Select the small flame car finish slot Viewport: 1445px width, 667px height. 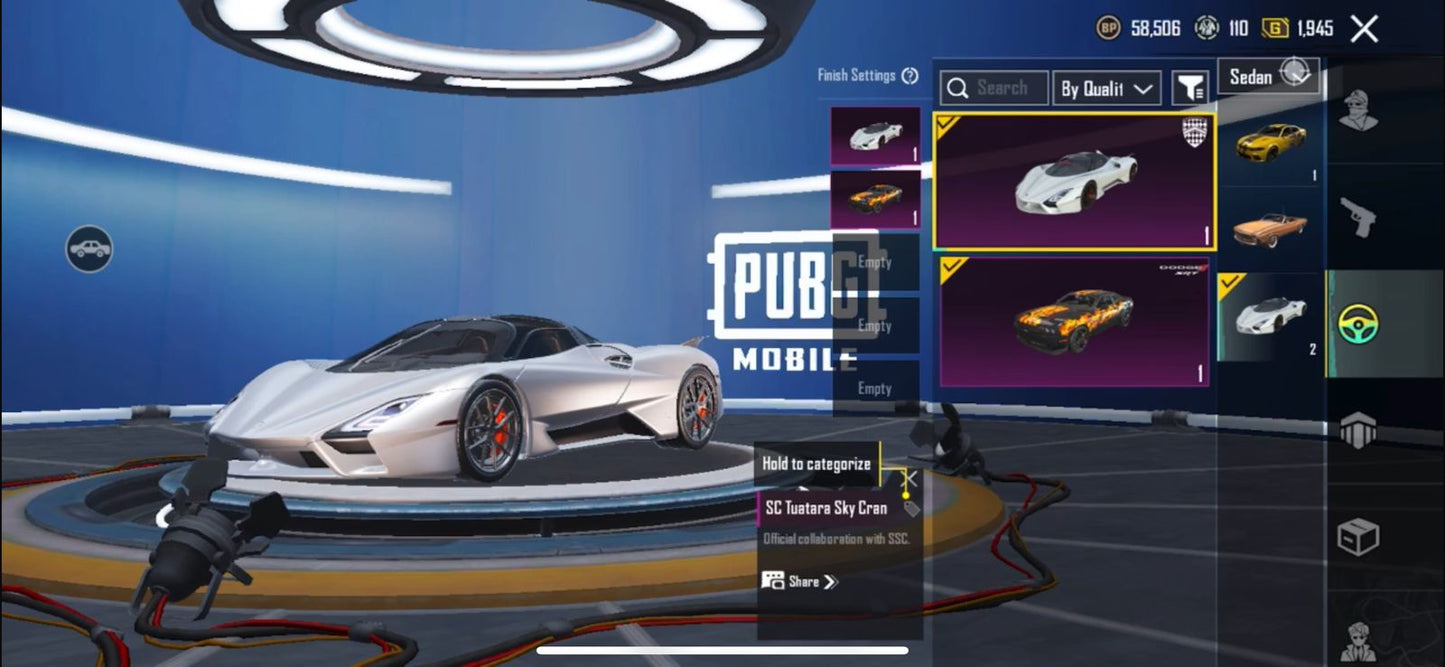click(875, 198)
